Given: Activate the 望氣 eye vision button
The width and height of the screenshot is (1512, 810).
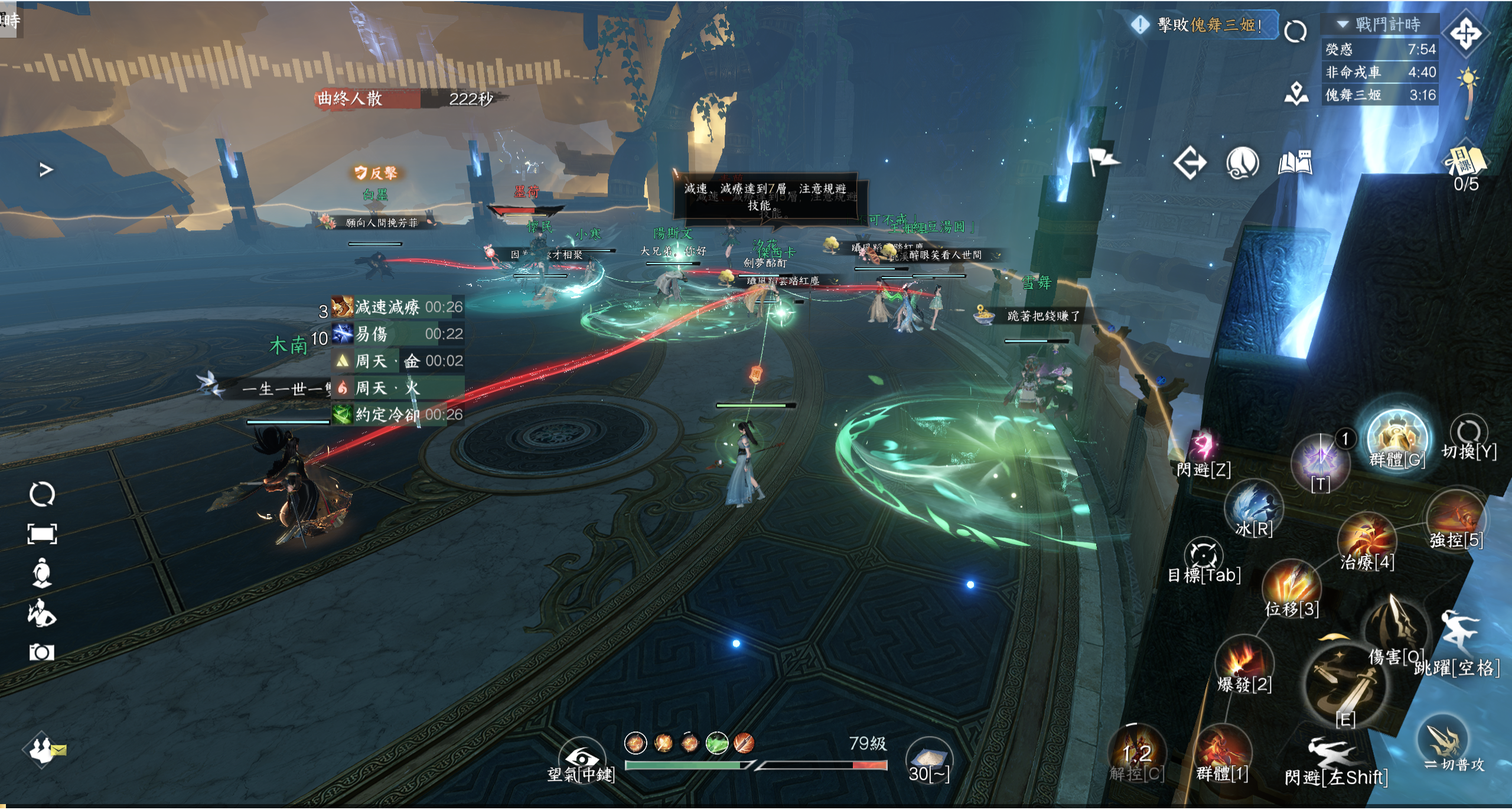Looking at the screenshot, I should pos(582,757).
